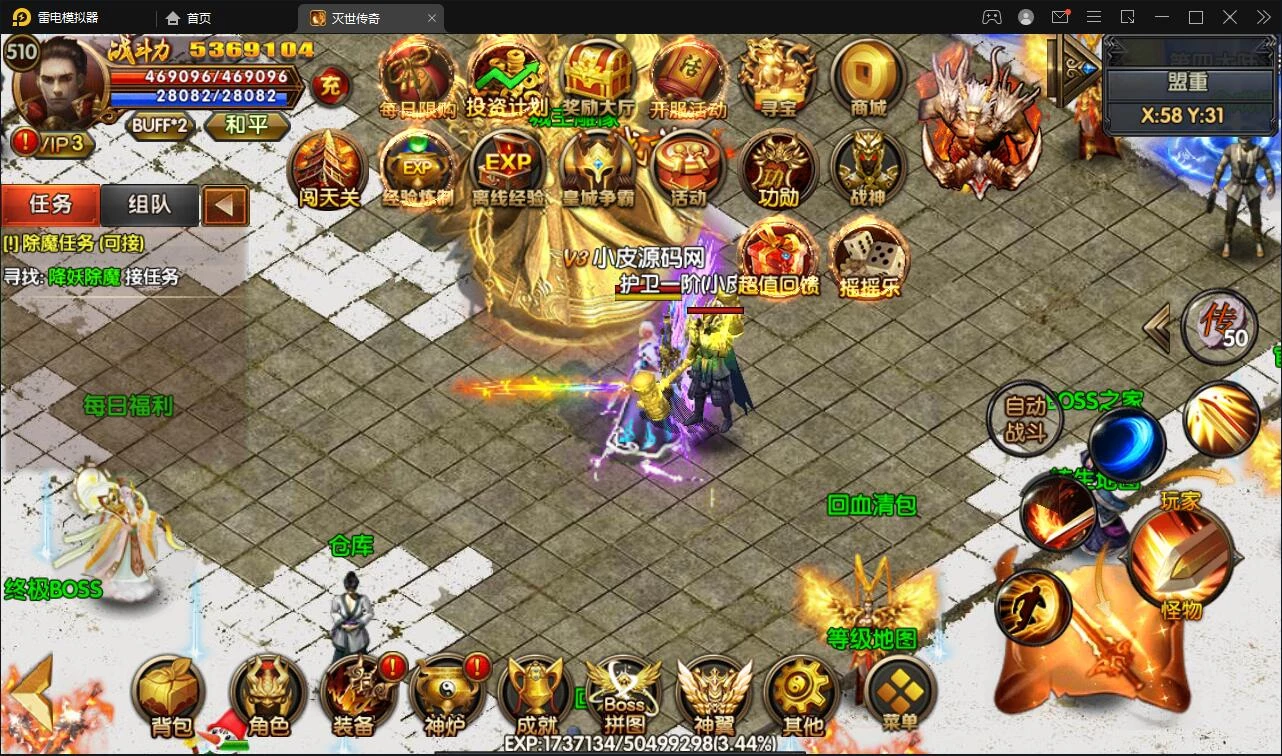Enable 自动战斗 auto battle
Screen dimensions: 1282x756
click(1025, 420)
